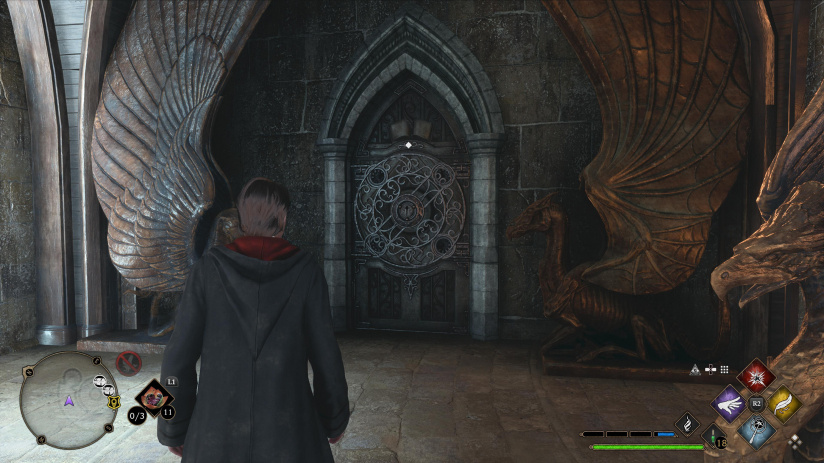Click the red no-mount indicator icon
Screen dimensions: 824x463
tap(127, 363)
